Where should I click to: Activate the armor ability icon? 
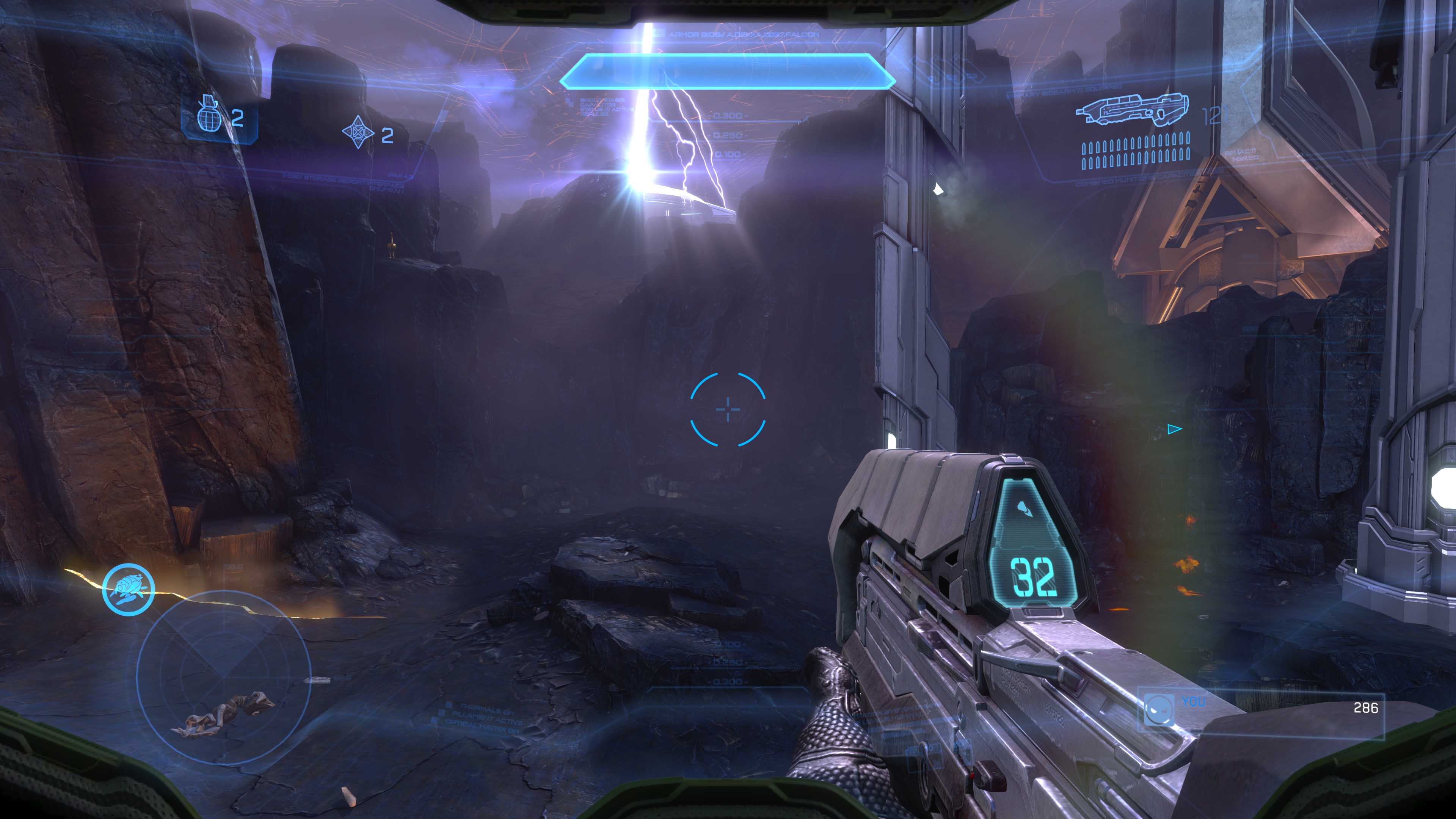coord(128,589)
